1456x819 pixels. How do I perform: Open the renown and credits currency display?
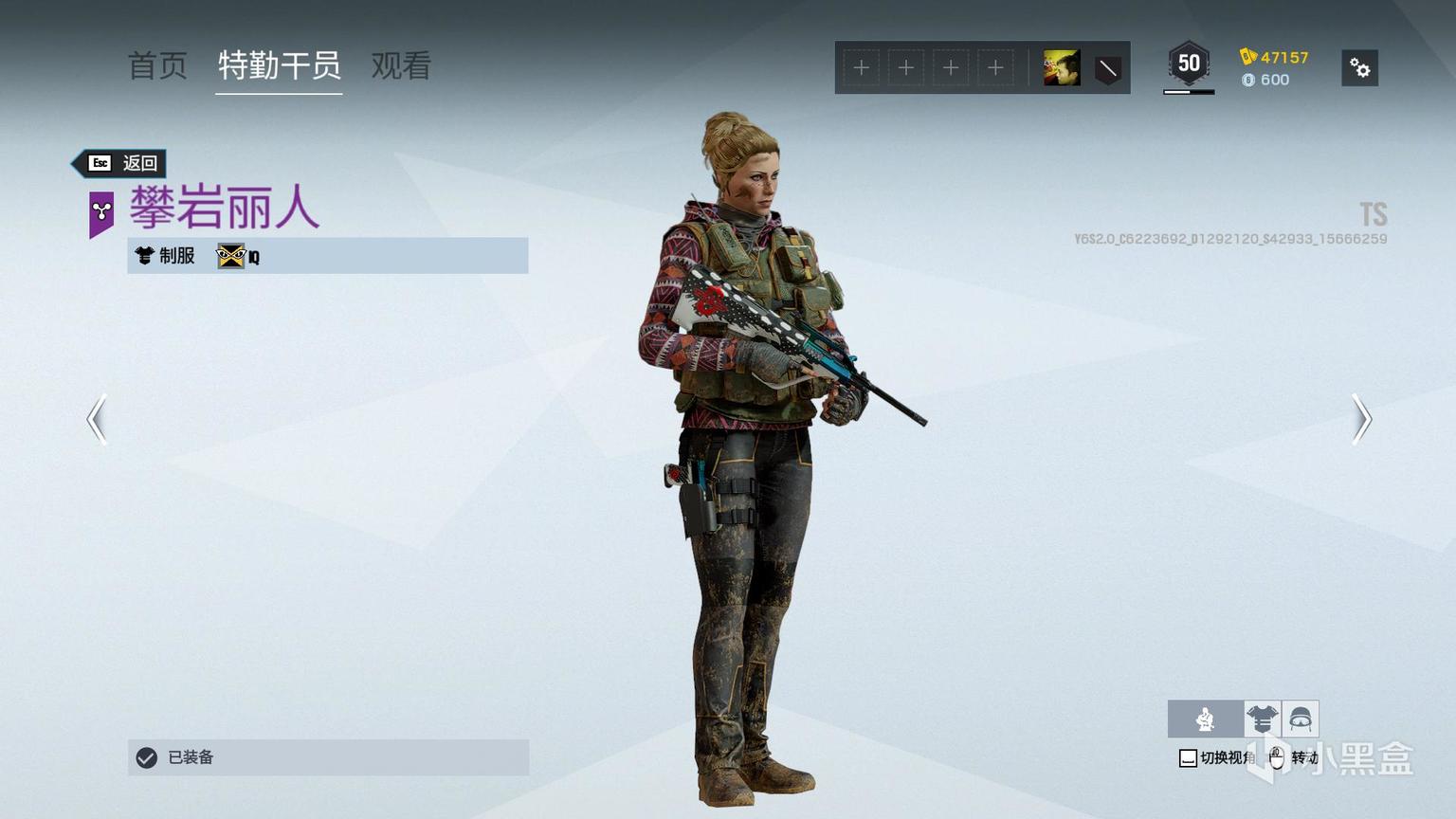coord(1274,68)
